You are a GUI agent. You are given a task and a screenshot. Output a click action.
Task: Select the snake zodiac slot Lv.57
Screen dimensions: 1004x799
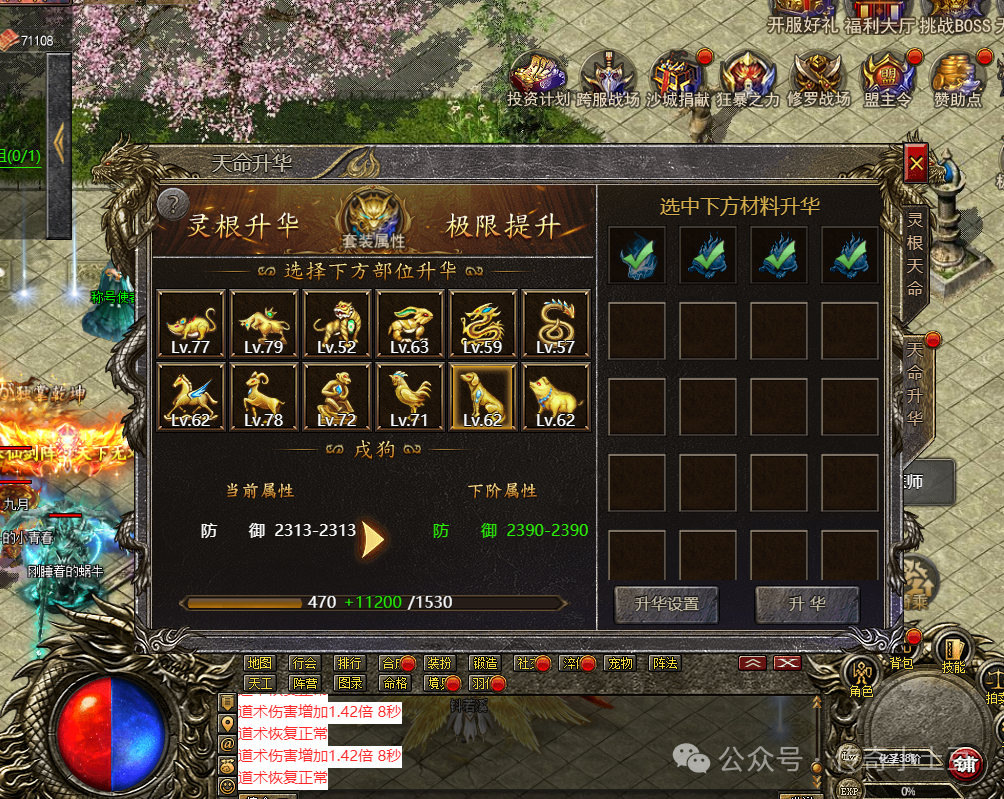click(556, 324)
